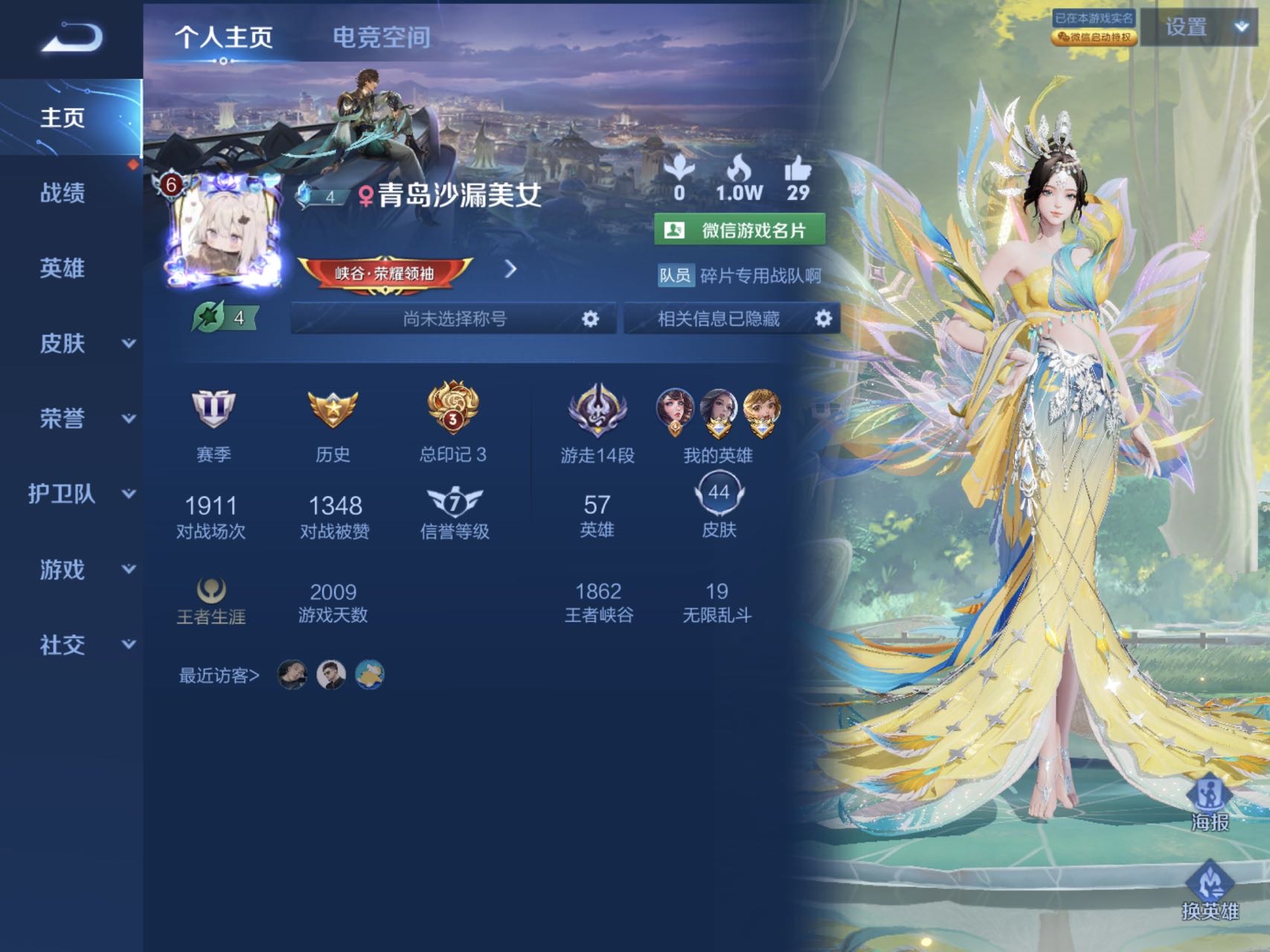This screenshot has width=1270, height=952.
Task: Click the 峡谷·荣耀领袖 rank badge
Action: point(385,273)
